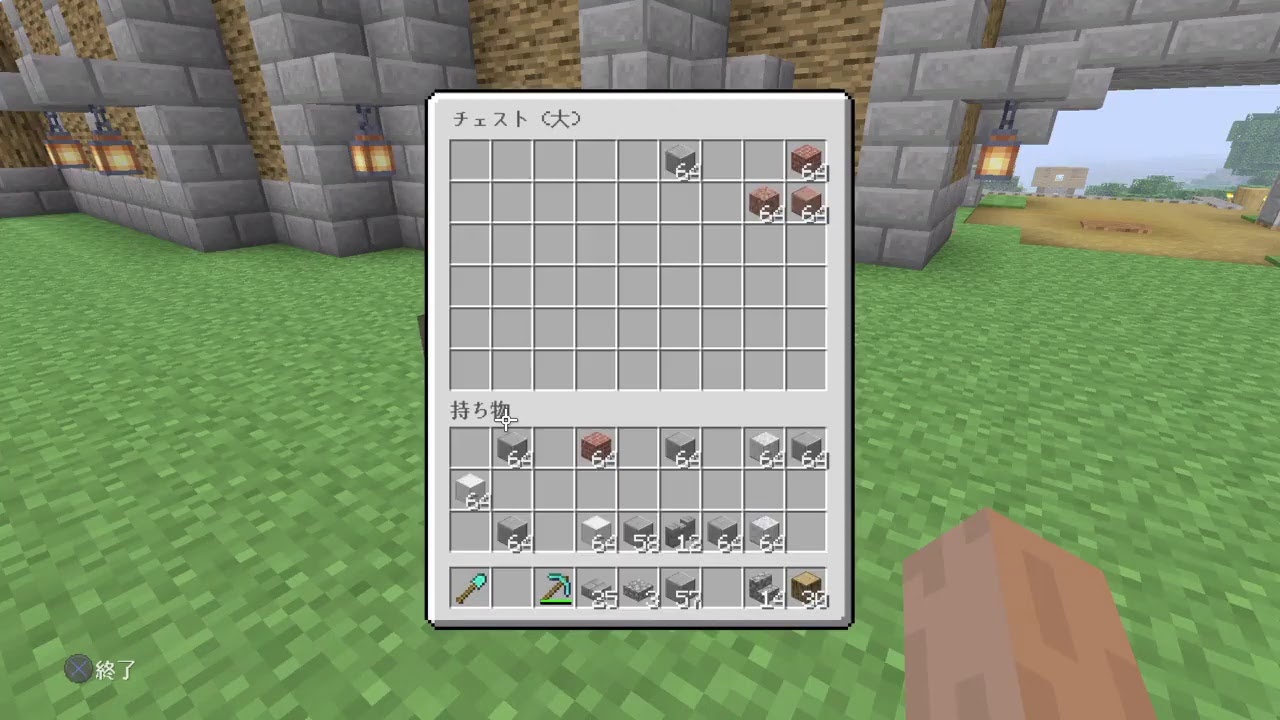
Task: Pick up the stack of 58 stone blocks
Action: tap(638, 532)
